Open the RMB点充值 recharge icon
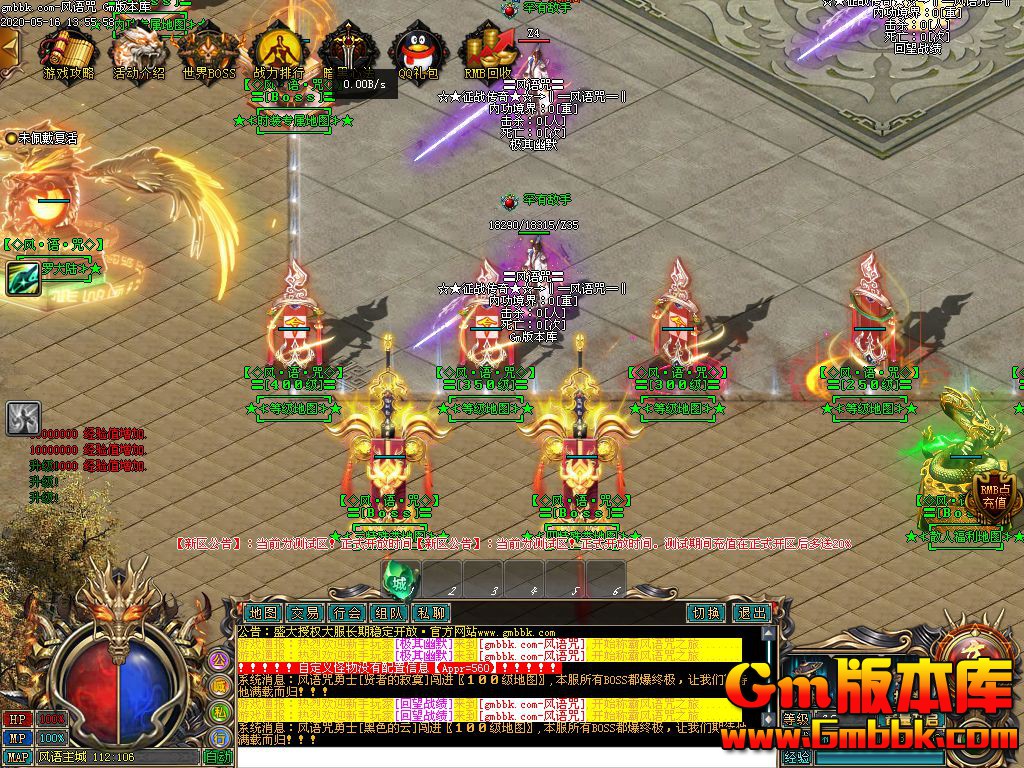The image size is (1024, 768). [x=992, y=495]
